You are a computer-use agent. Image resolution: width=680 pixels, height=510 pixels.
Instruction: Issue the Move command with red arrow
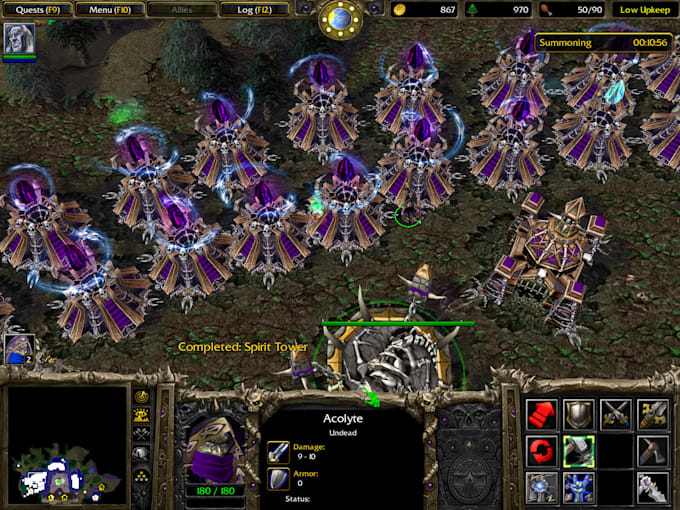pyautogui.click(x=541, y=413)
